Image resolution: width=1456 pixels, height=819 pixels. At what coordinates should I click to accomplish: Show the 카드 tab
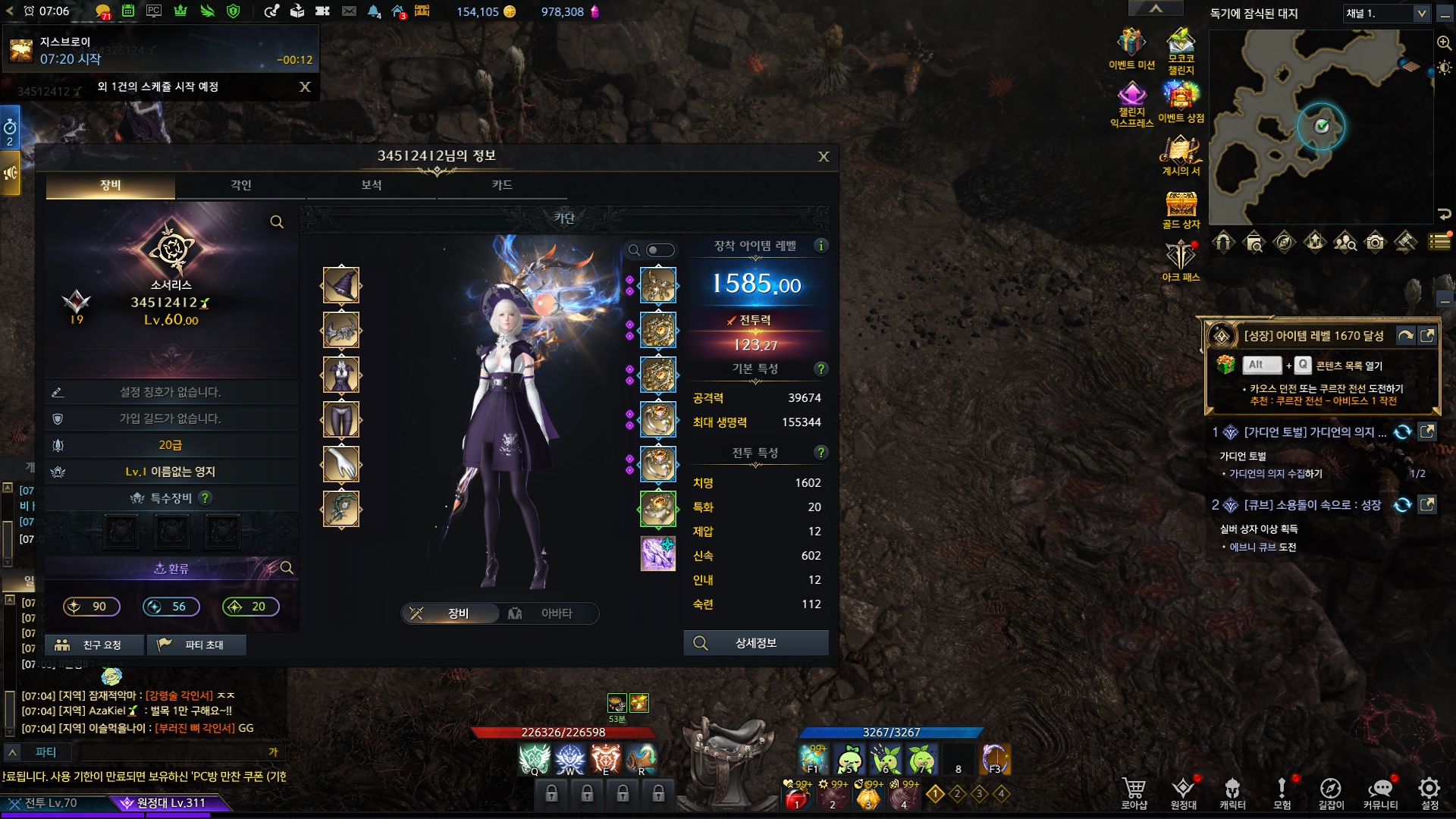(502, 185)
